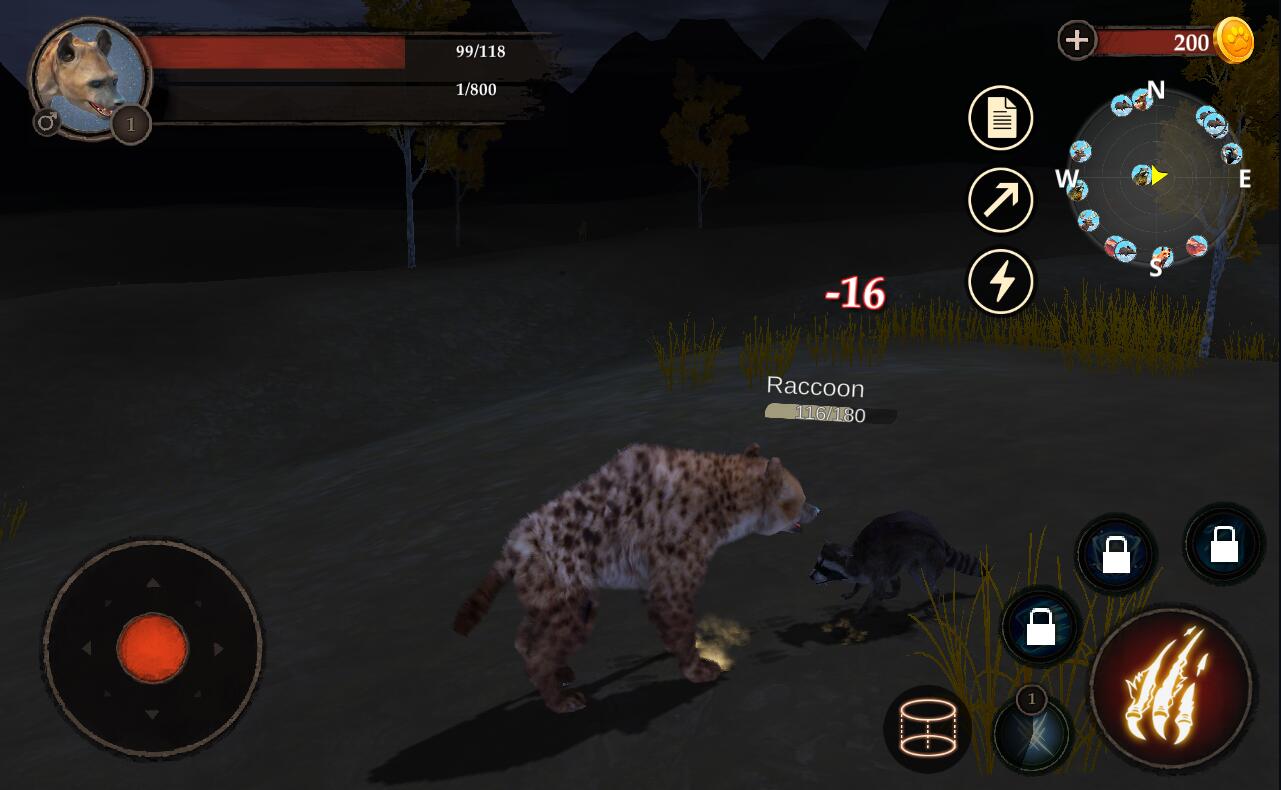Touch the red virtual joystick knob
This screenshot has width=1281, height=790.
[152, 648]
